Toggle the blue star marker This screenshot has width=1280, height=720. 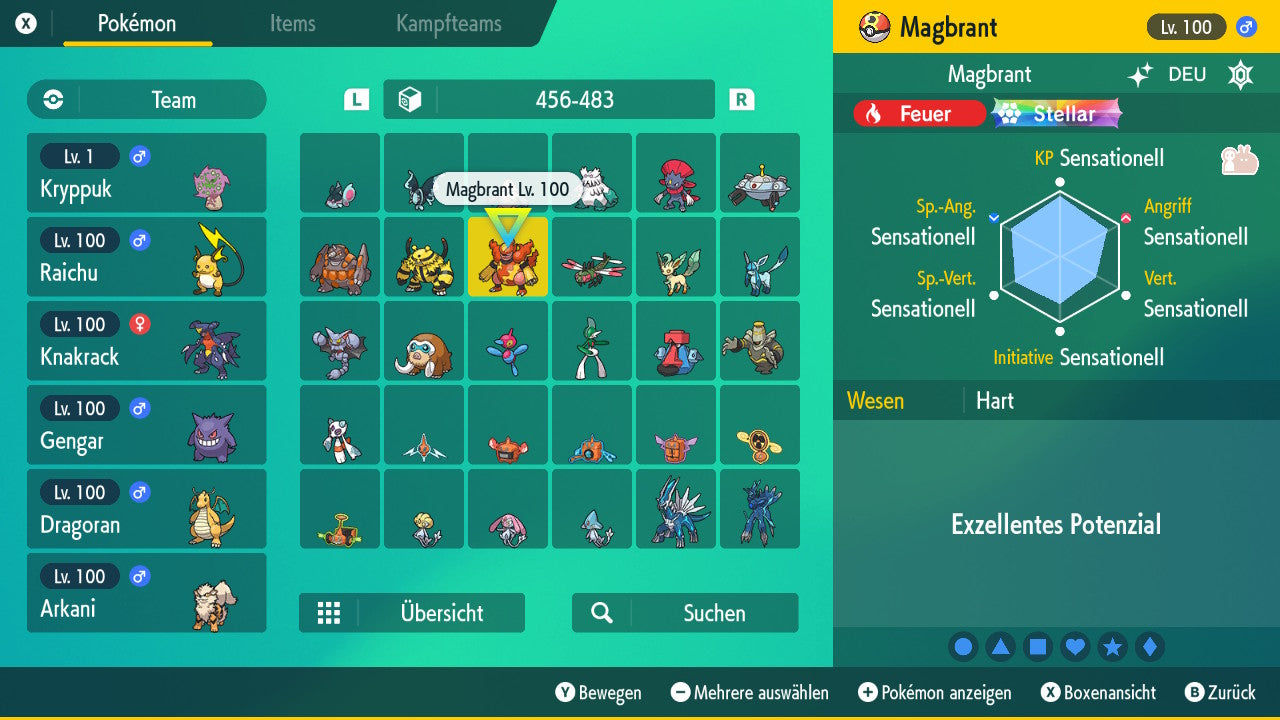pos(1112,646)
